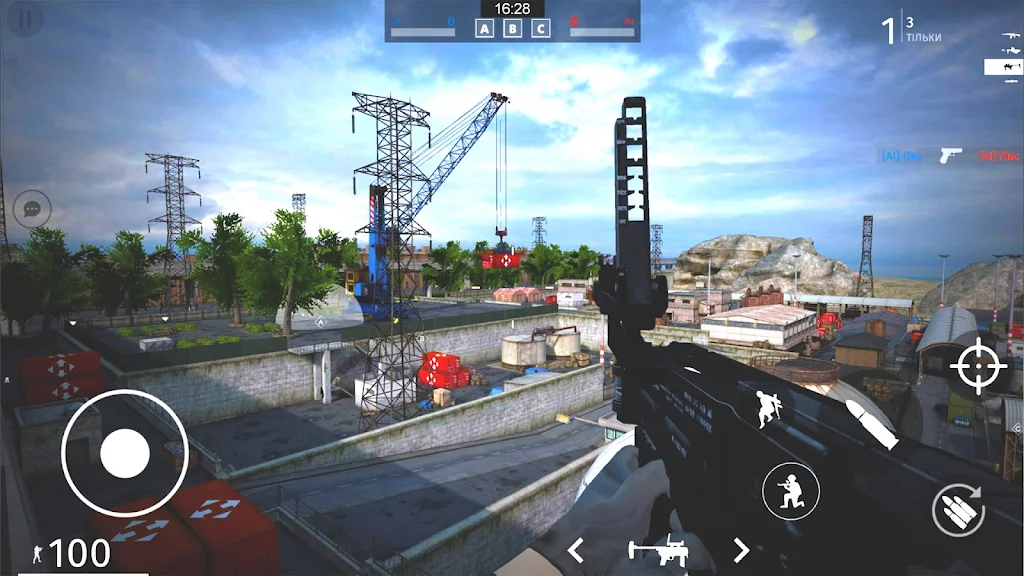The image size is (1024, 576).
Task: Switch to the next weapon with right arrow
Action: click(x=741, y=550)
